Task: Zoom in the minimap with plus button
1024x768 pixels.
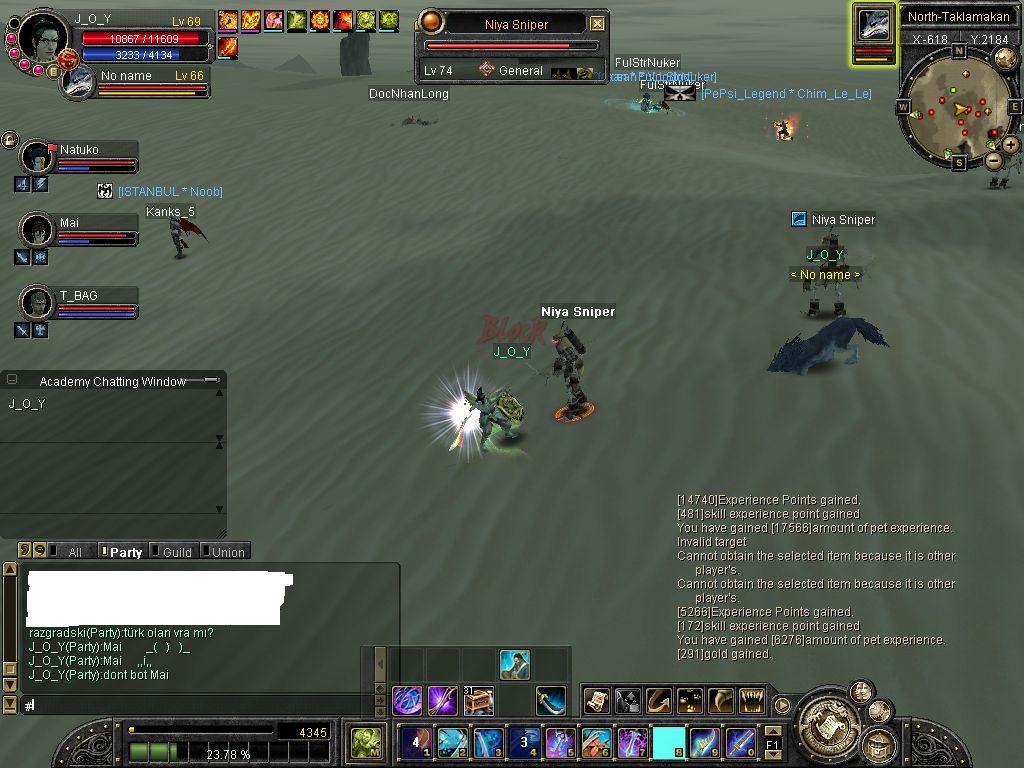Action: tap(1011, 145)
